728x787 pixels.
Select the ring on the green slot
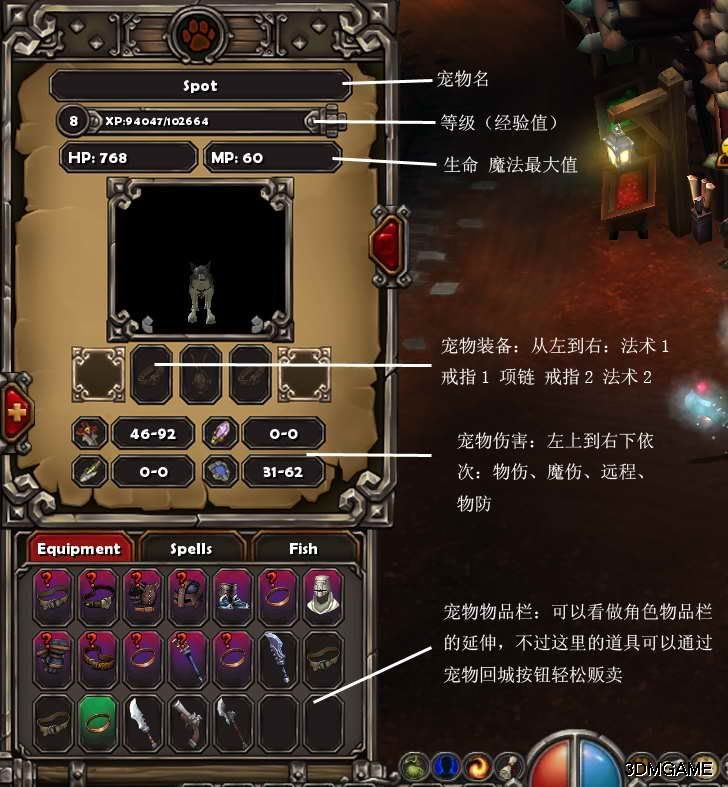click(x=98, y=721)
